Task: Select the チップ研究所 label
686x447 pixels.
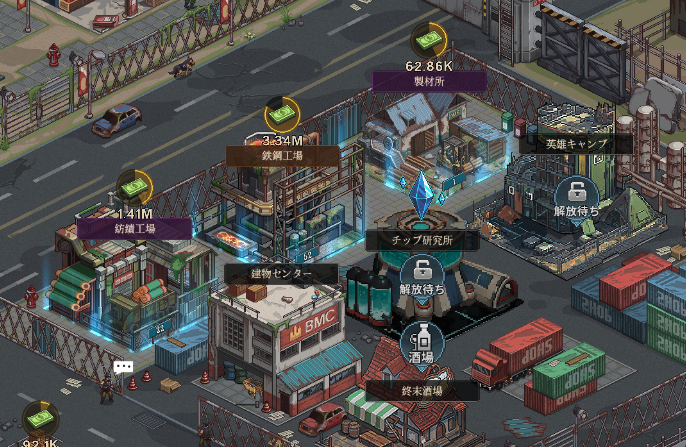Action: pos(408,240)
